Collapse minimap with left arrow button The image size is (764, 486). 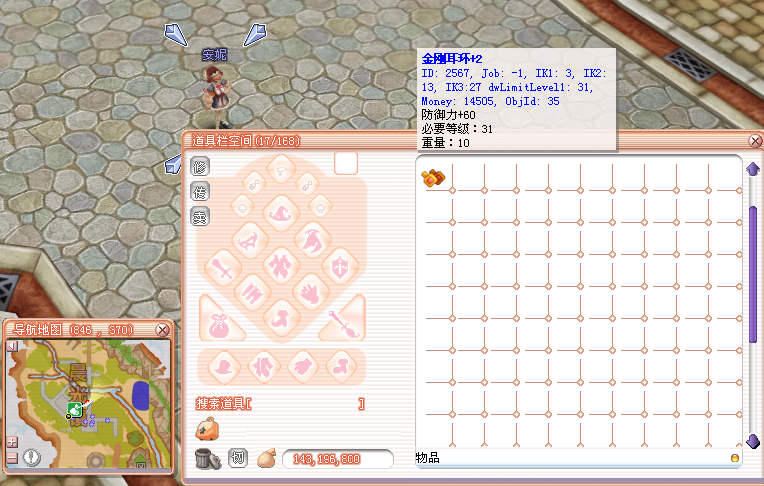12,346
